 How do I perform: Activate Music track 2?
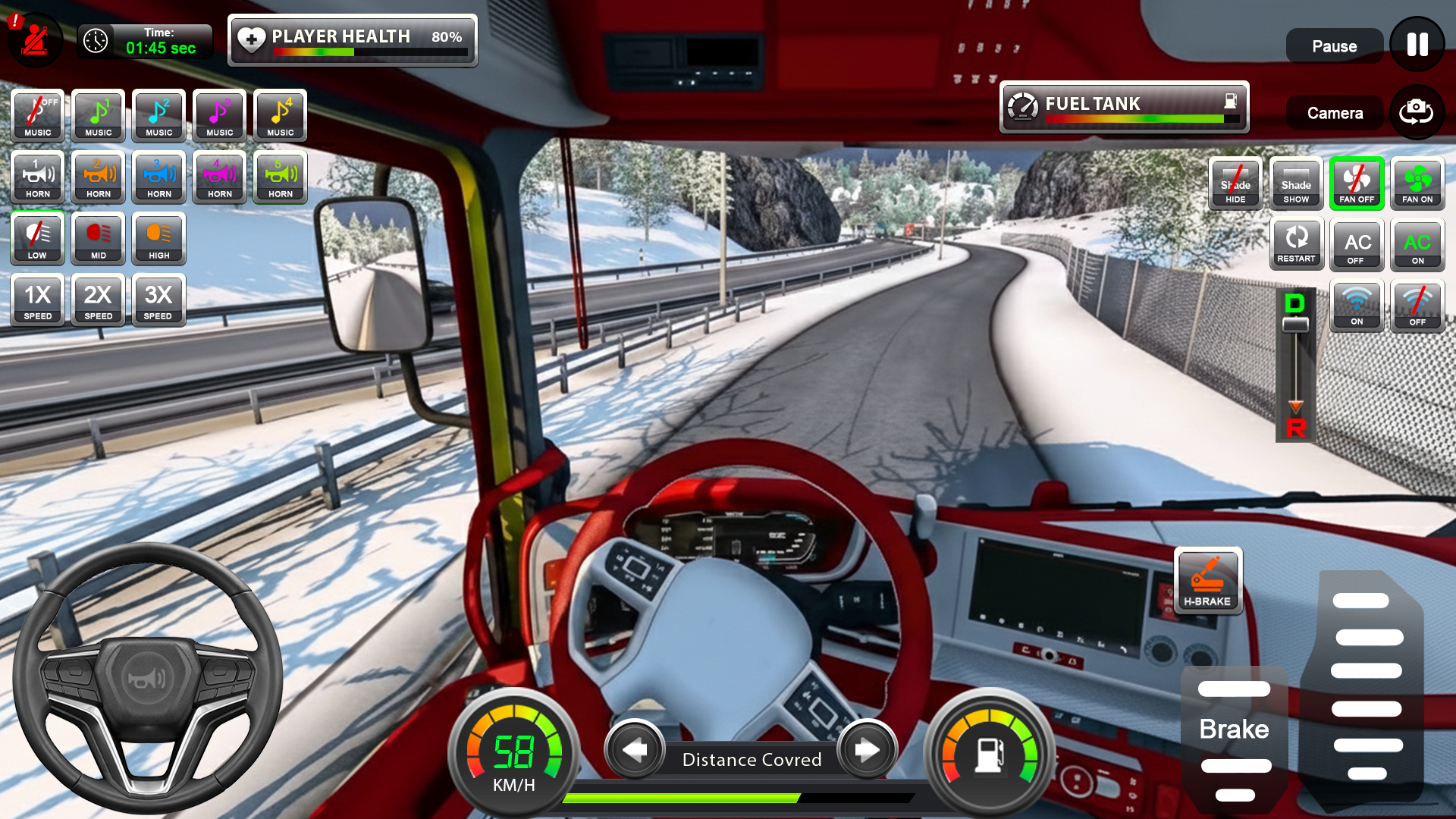coord(158,115)
